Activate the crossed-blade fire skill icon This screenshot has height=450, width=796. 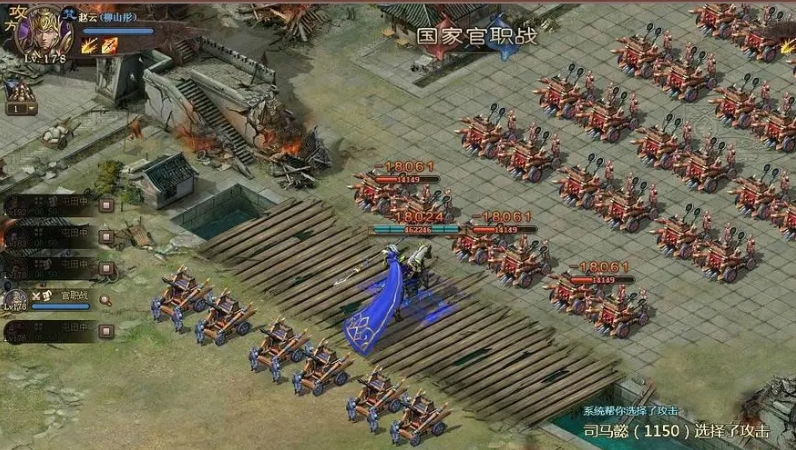109,45
